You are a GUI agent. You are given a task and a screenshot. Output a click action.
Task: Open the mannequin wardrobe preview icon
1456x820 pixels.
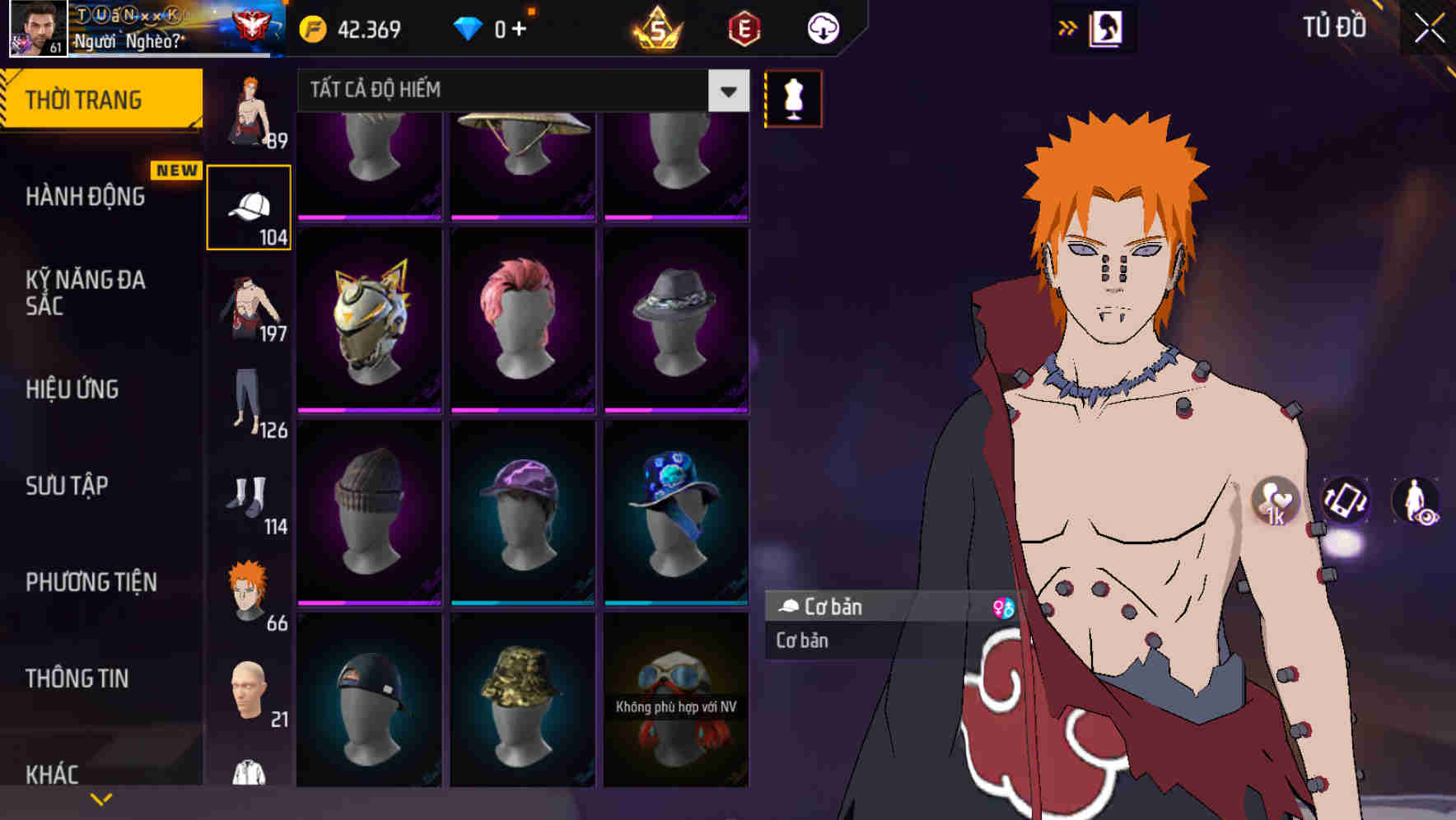coord(792,98)
